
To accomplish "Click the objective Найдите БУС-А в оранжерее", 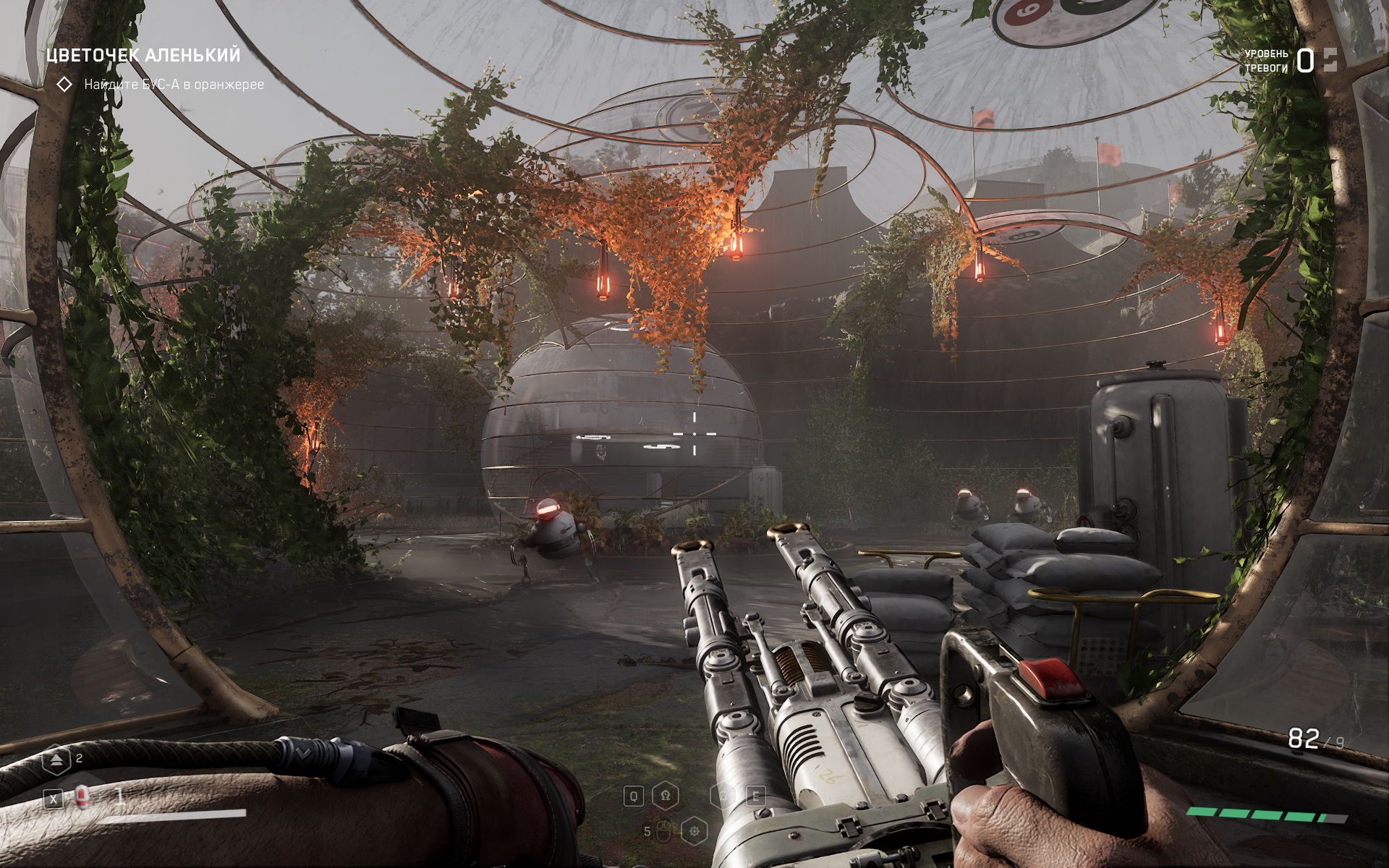I will 174,85.
